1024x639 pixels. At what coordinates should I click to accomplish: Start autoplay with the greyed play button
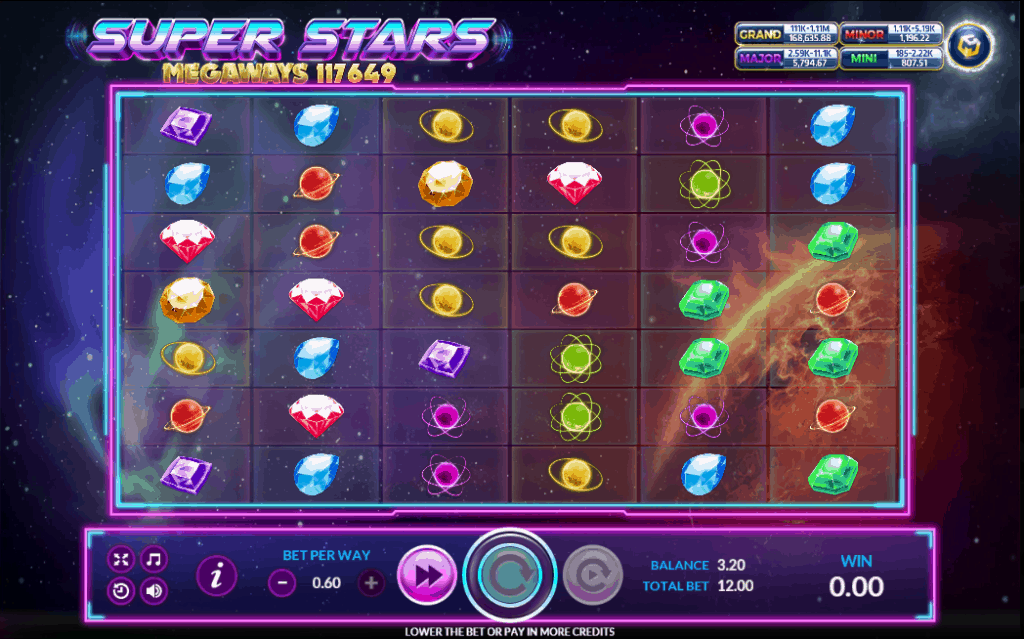click(x=593, y=575)
